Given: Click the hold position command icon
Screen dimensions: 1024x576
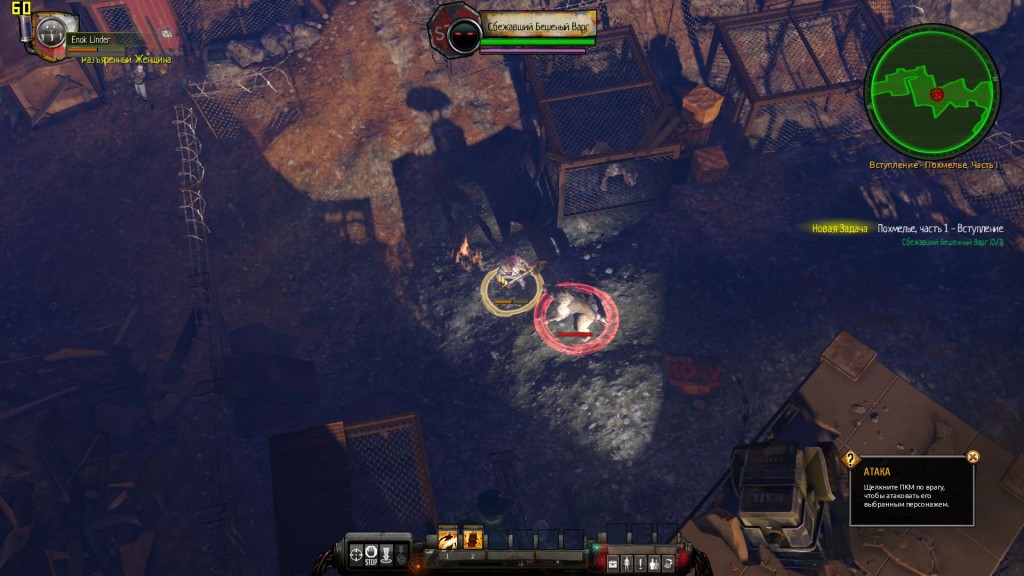Looking at the screenshot, I should 386,551.
